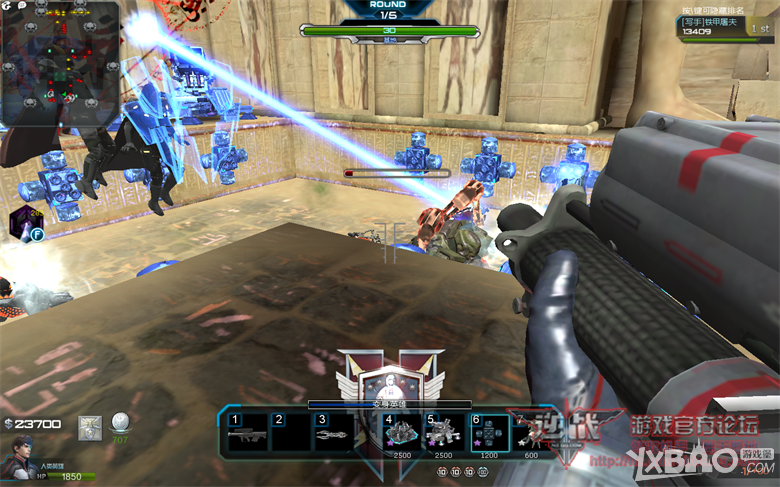Viewport: 780px width, 487px height.
Task: Pick the slot 5 mech turret costing 2500
Action: tap(445, 434)
